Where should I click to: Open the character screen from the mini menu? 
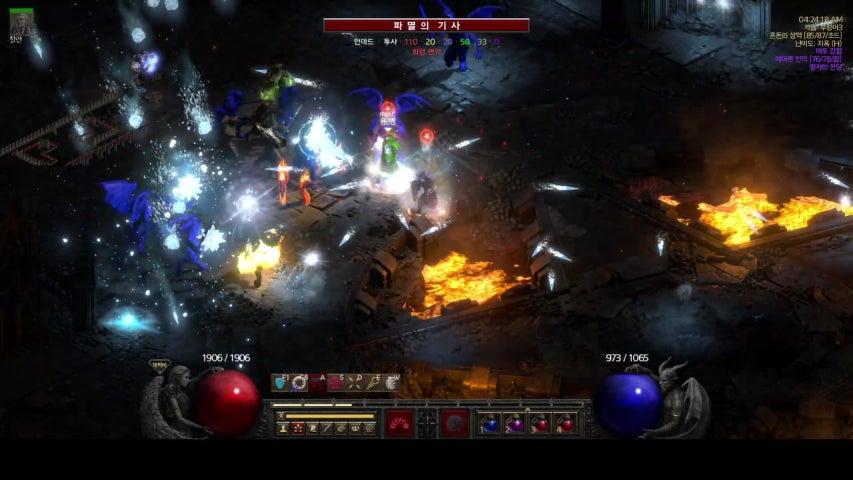pos(283,428)
